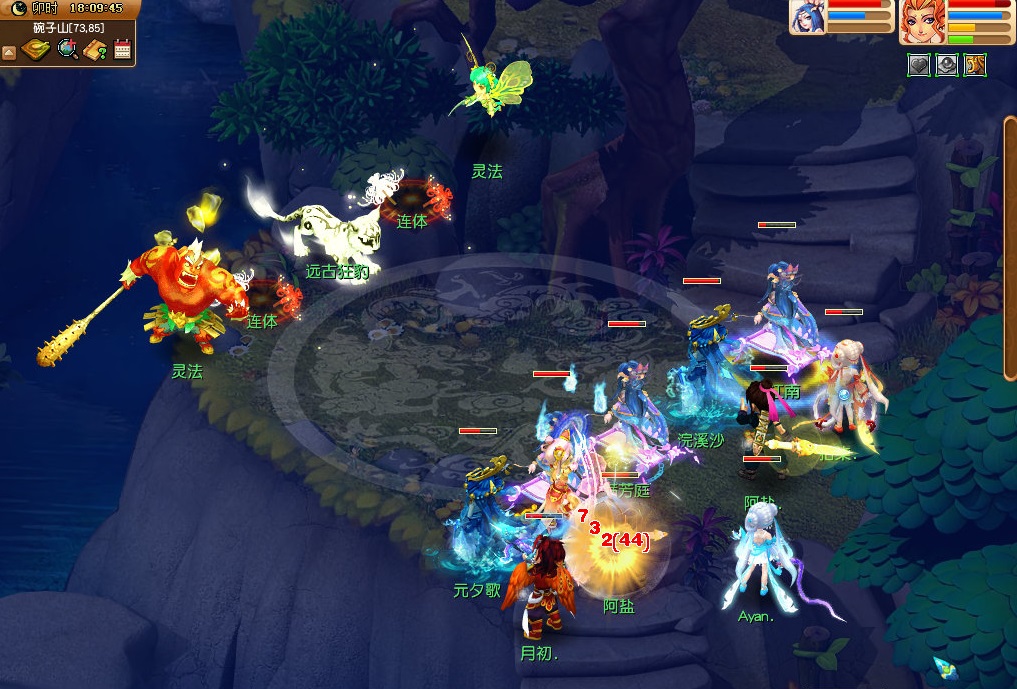This screenshot has height=689, width=1017.
Task: Collapse the top-left panel with the arrow button
Action: [9, 51]
